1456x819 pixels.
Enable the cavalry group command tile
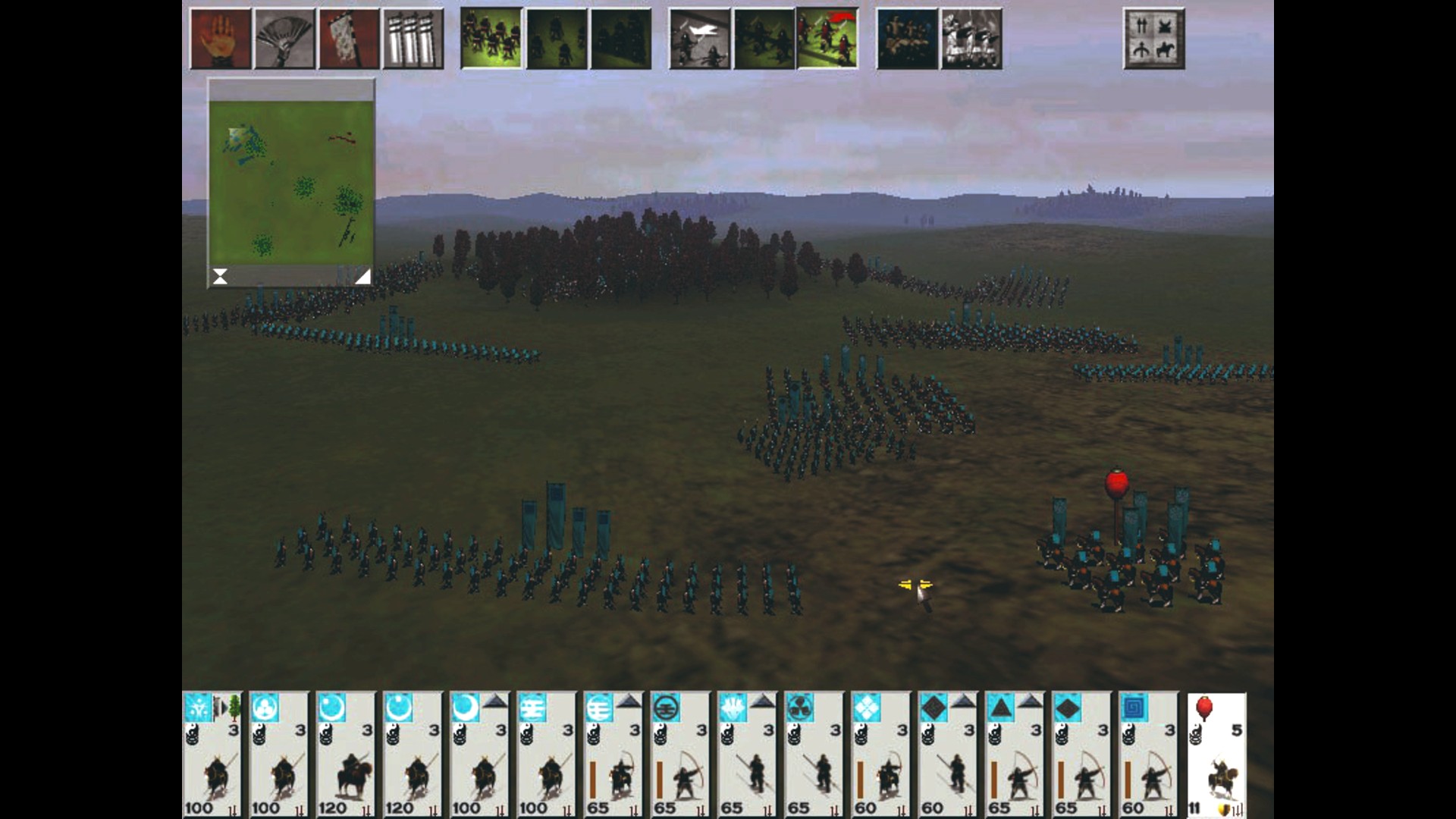coord(970,39)
